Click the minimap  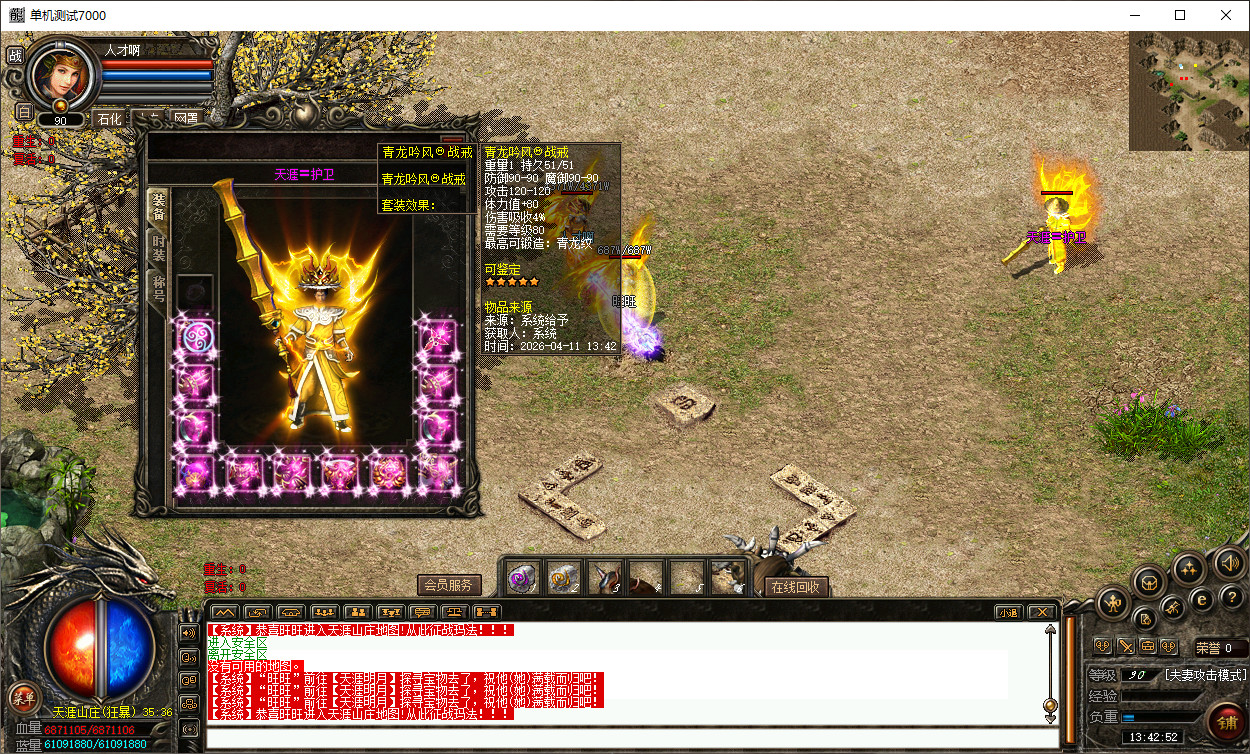(1188, 90)
